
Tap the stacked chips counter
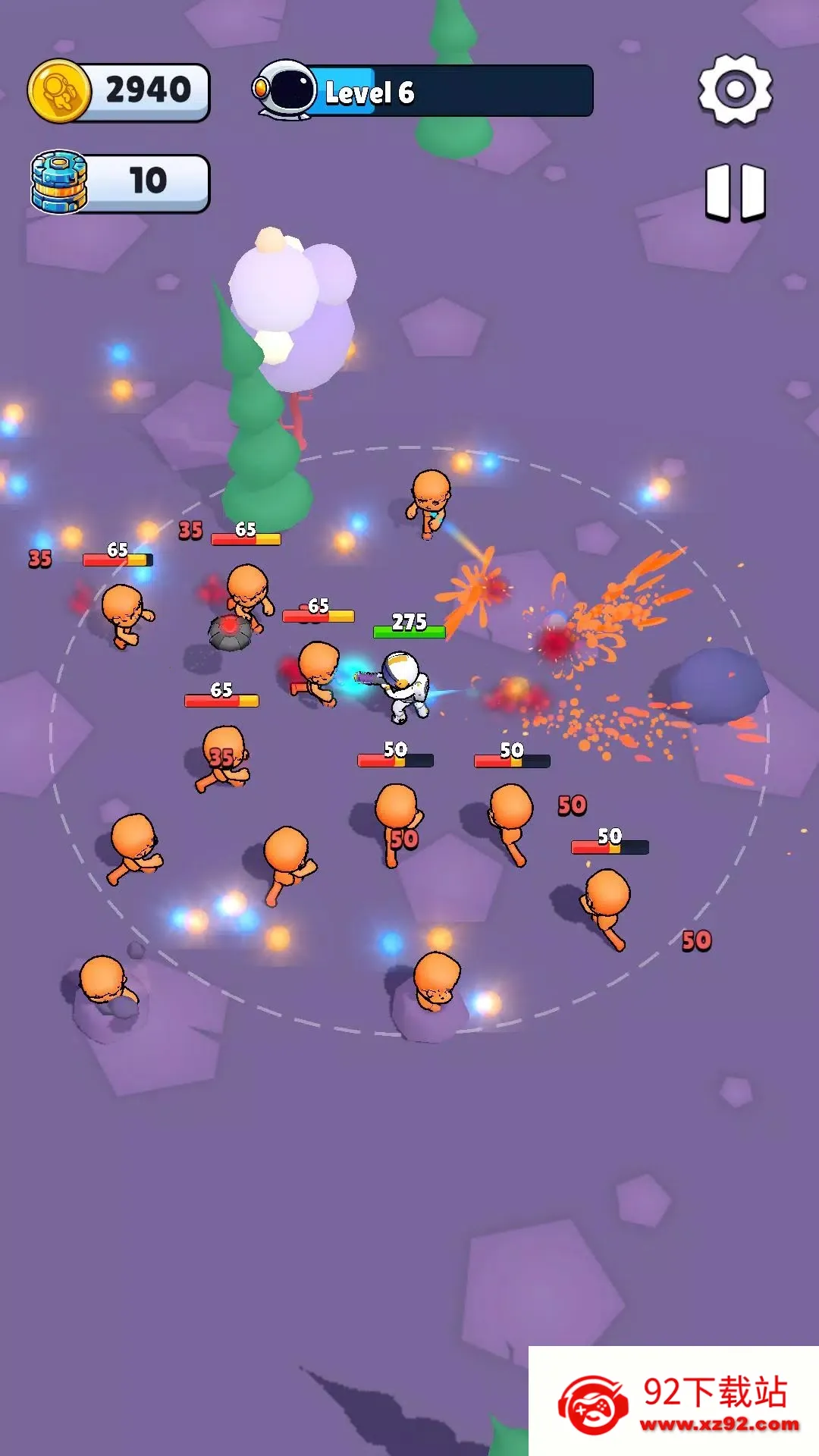pyautogui.click(x=120, y=183)
